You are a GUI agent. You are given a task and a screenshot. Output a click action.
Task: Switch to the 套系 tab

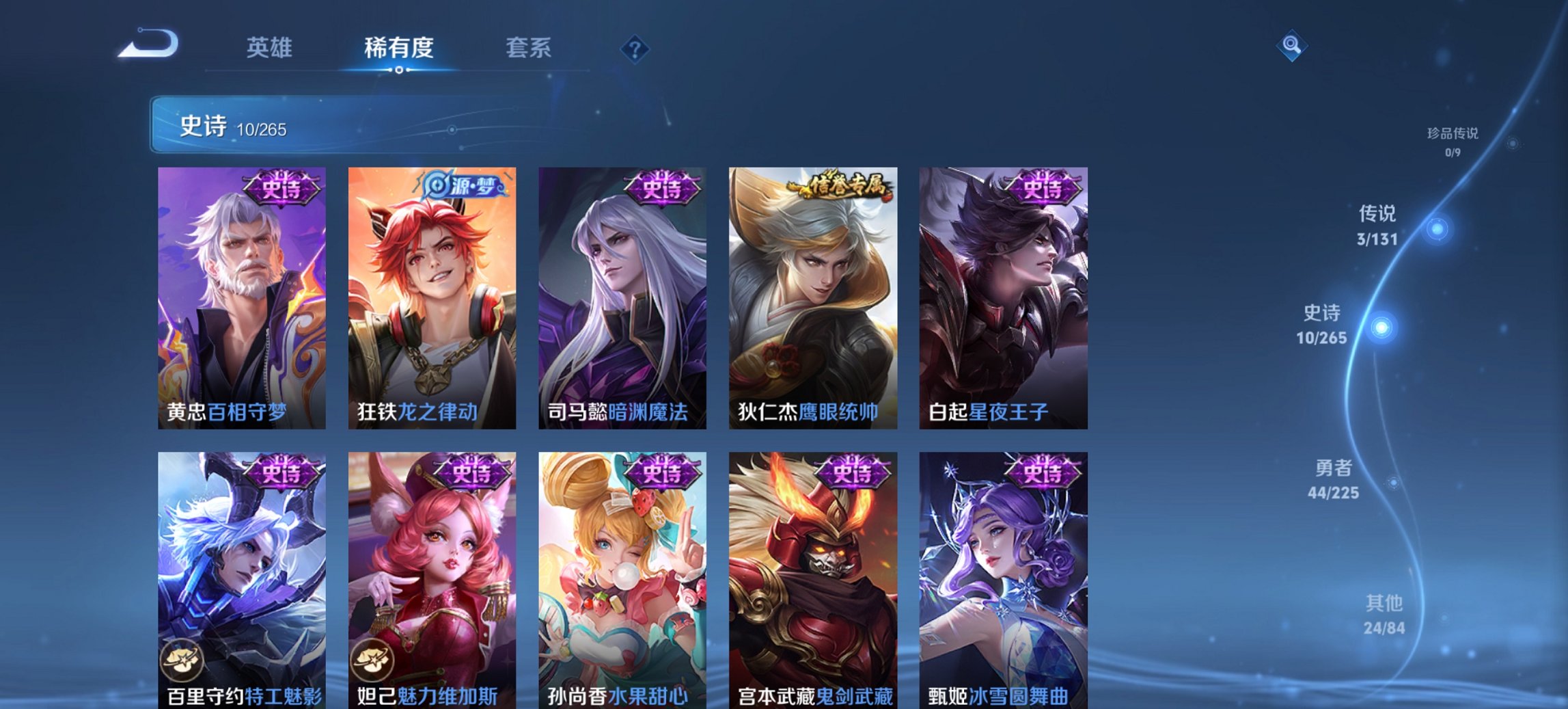click(x=529, y=48)
